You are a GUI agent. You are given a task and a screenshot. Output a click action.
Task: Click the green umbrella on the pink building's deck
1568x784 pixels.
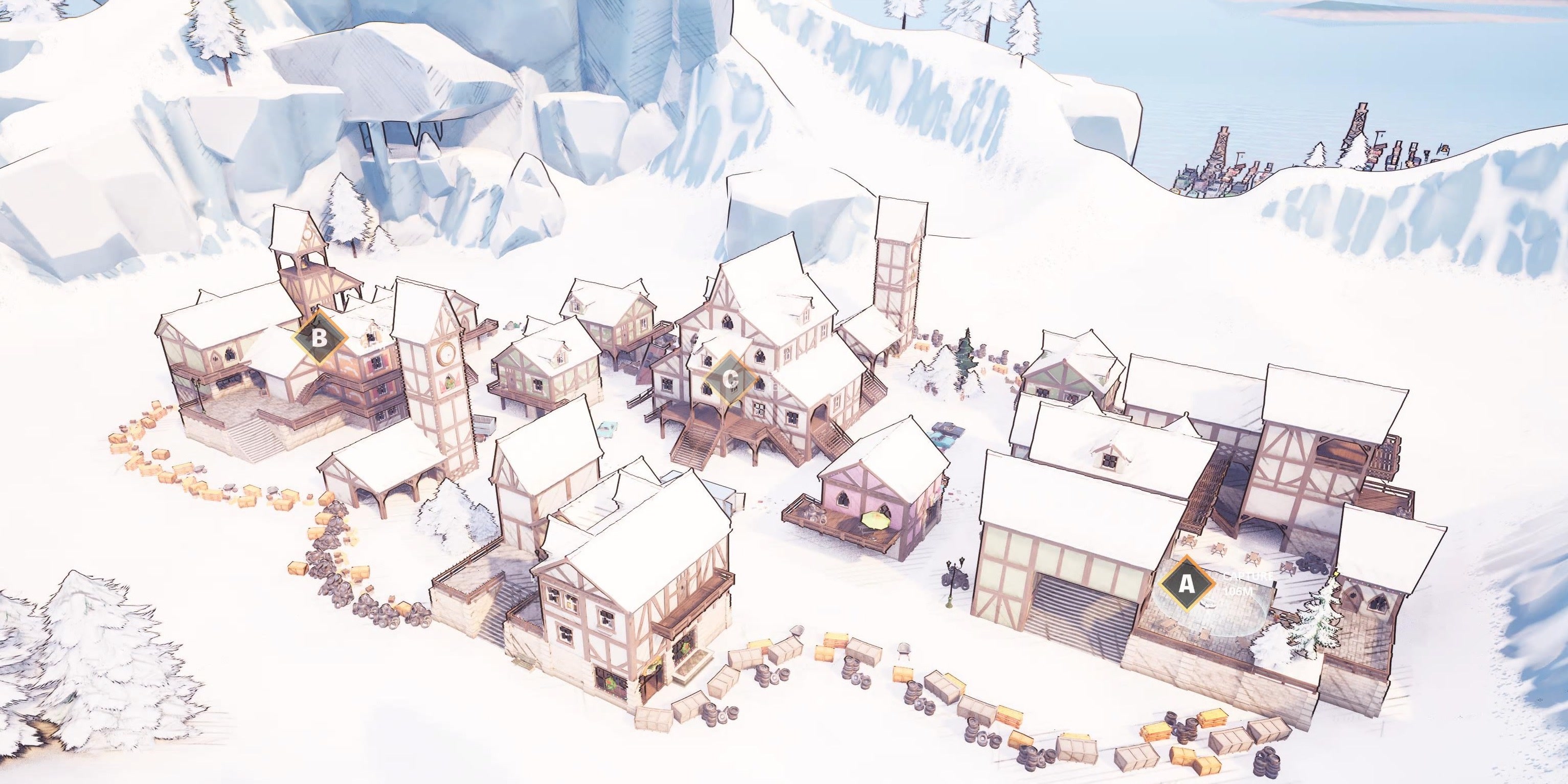[875, 521]
